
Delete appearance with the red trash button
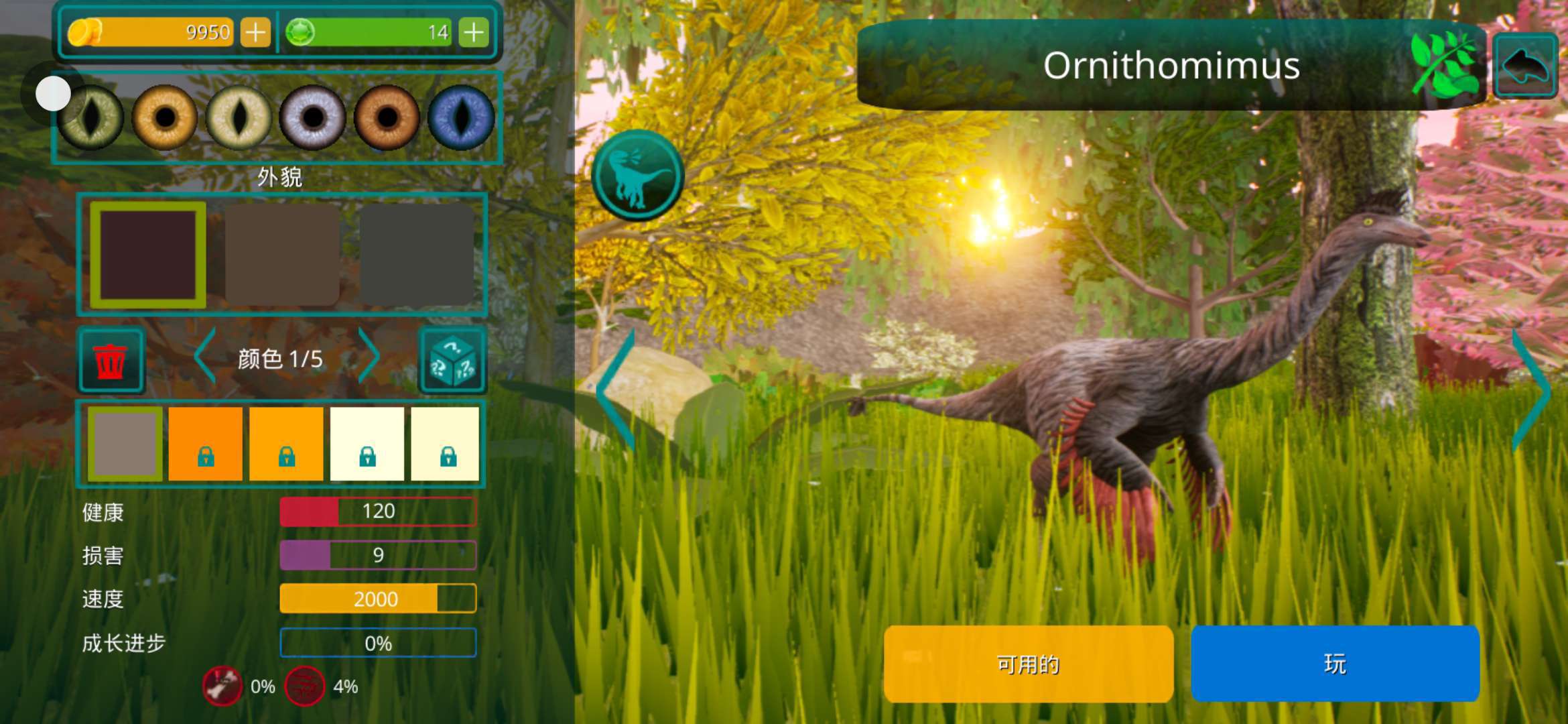click(111, 361)
